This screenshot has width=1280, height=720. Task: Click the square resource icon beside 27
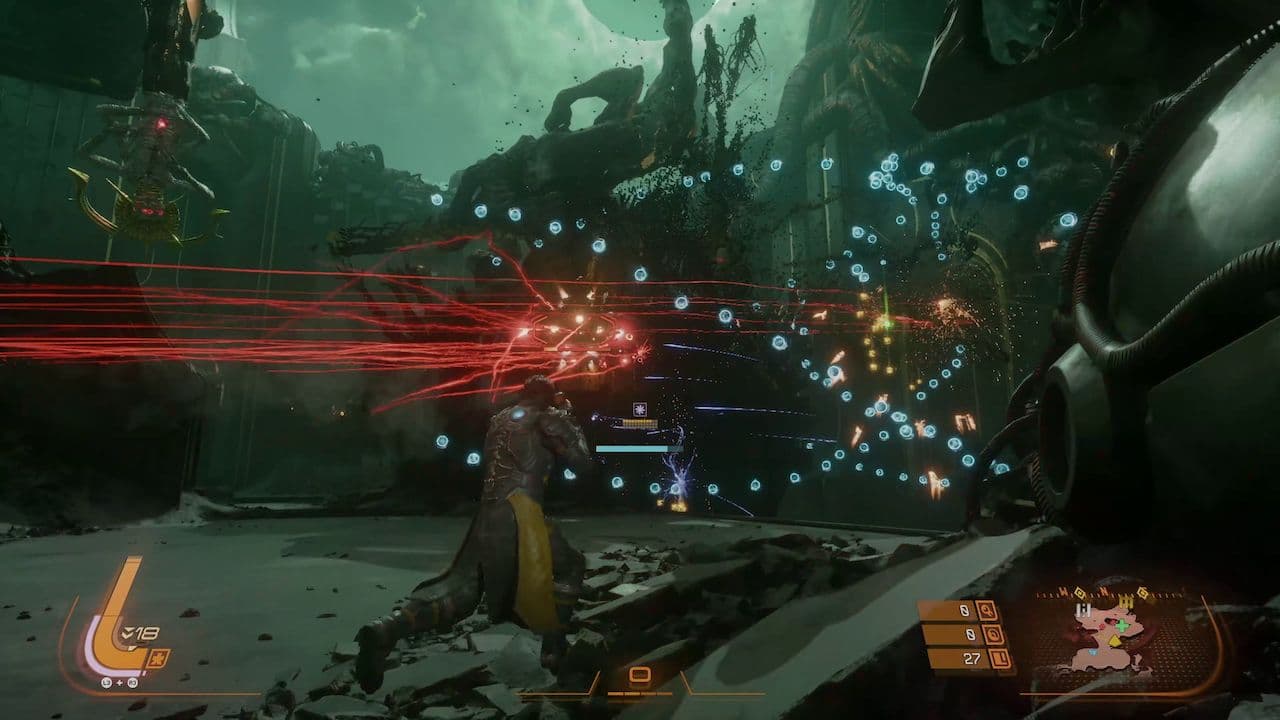[x=999, y=658]
